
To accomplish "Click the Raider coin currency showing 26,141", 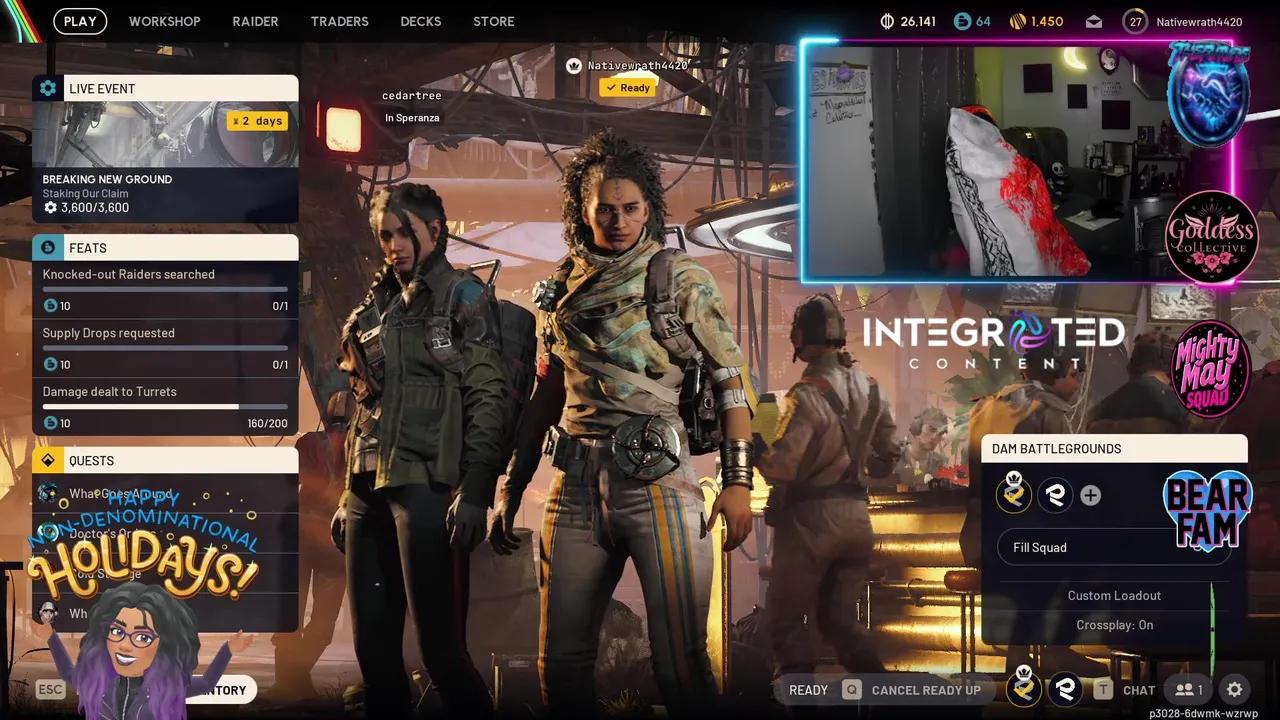I will (x=908, y=20).
